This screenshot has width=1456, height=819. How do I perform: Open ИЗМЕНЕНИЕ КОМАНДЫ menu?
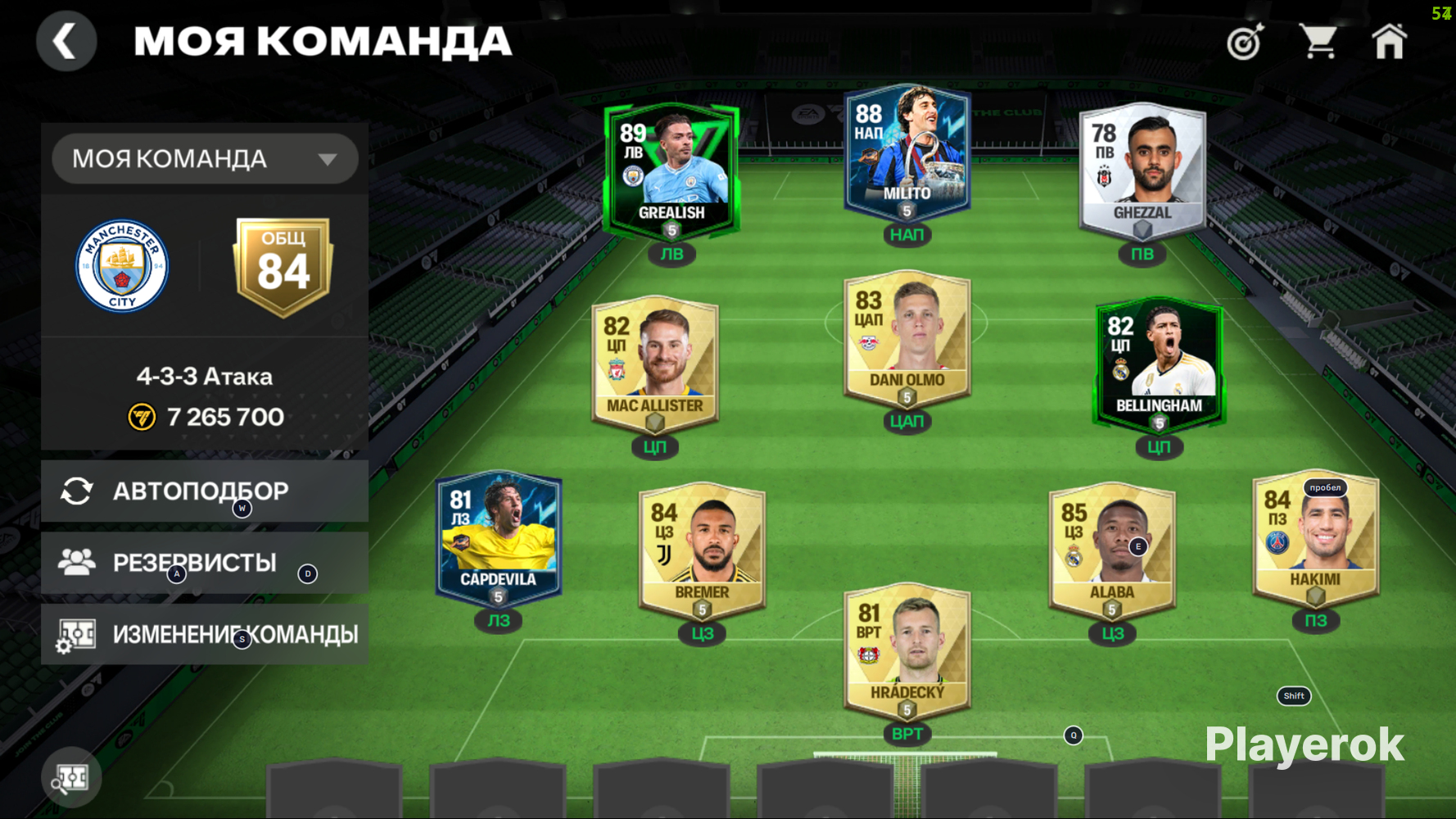(205, 634)
